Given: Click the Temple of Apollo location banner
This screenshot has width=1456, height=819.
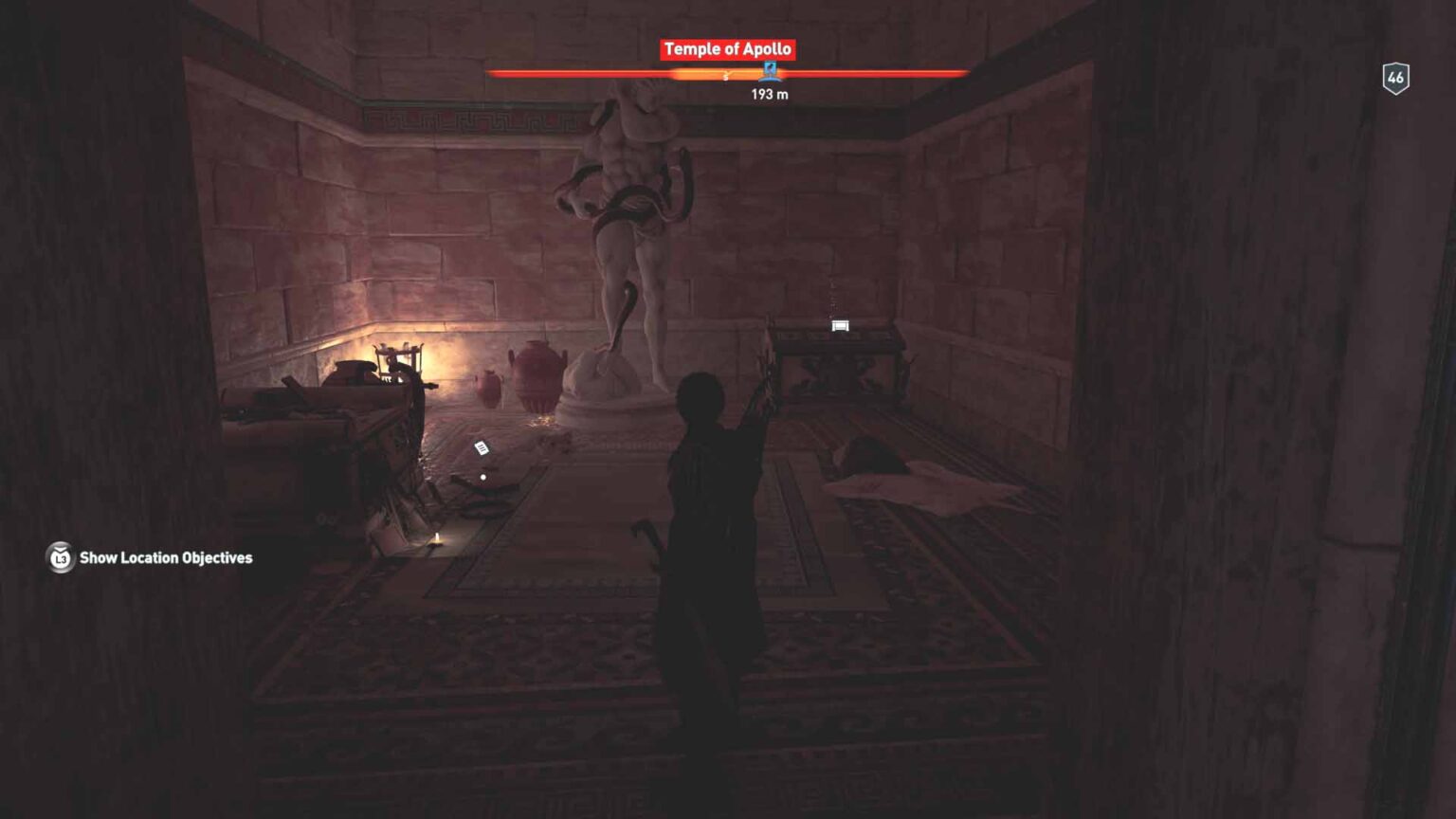Looking at the screenshot, I should click(x=727, y=49).
